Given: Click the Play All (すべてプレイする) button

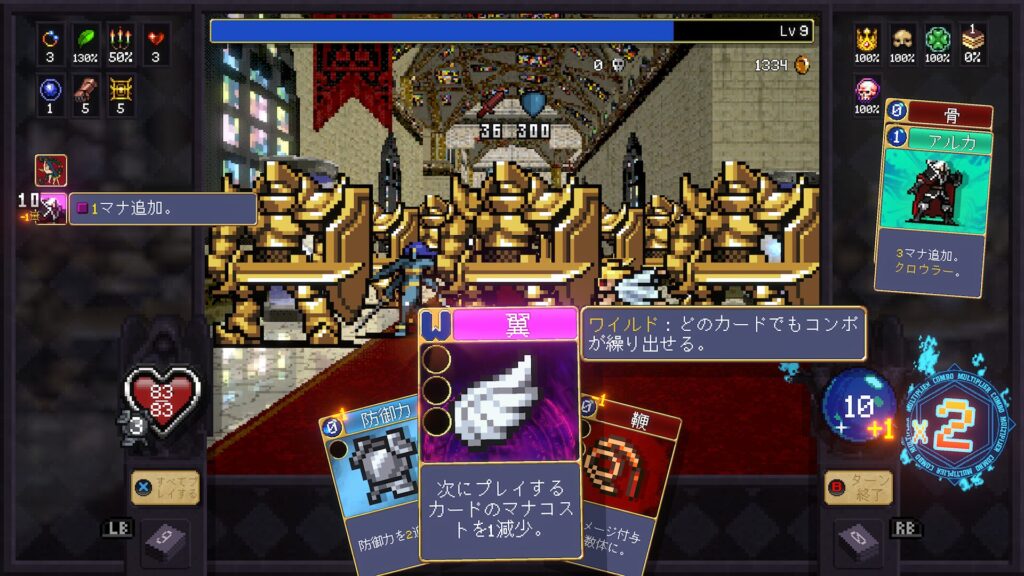Looking at the screenshot, I should point(165,488).
